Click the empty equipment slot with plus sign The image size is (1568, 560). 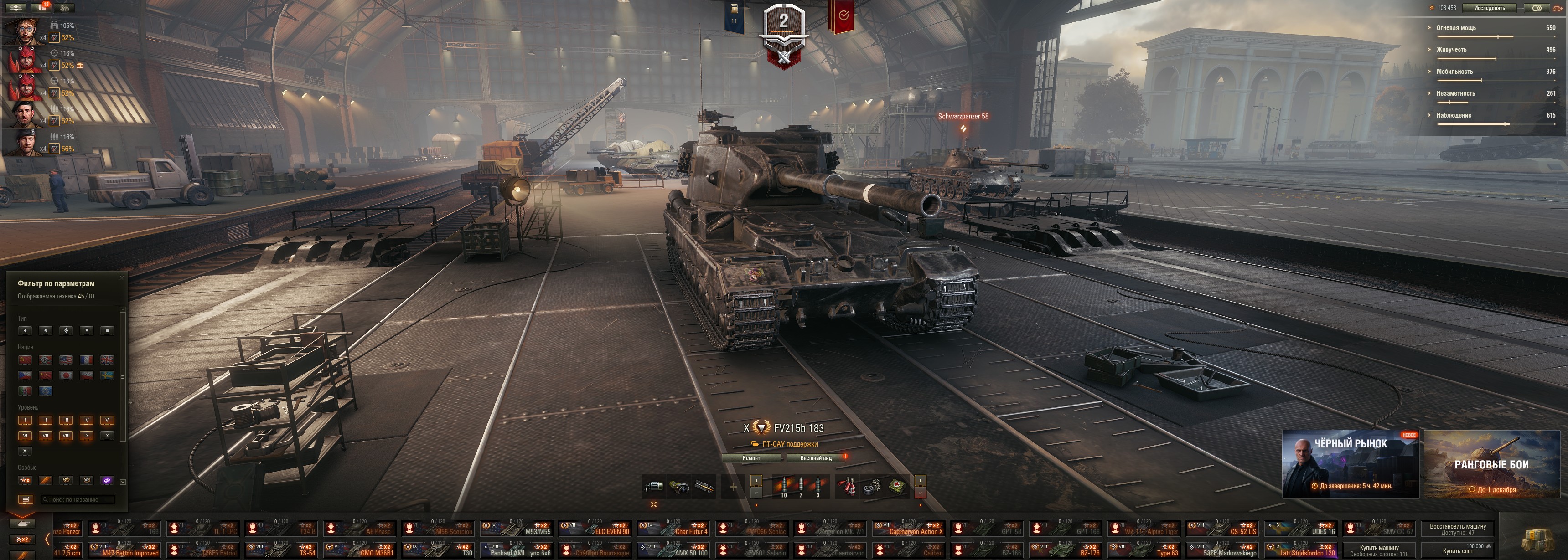click(733, 487)
